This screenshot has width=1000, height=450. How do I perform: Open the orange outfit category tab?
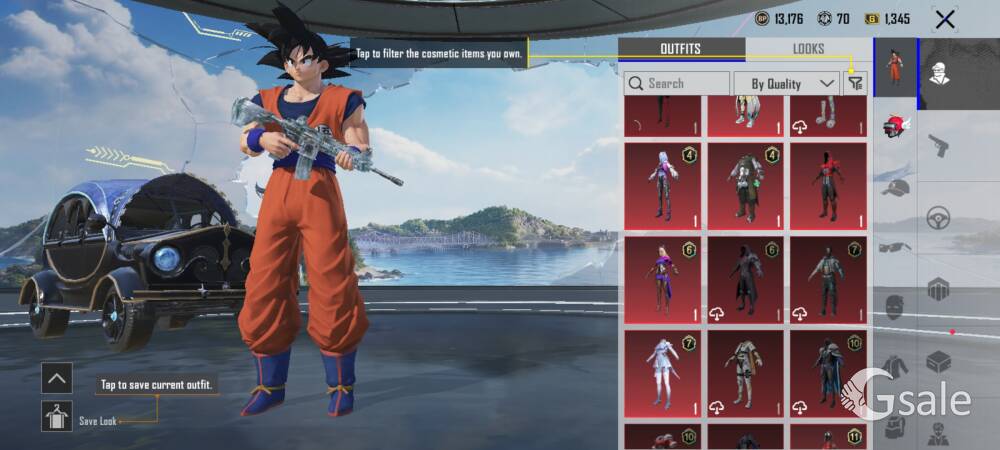[896, 68]
